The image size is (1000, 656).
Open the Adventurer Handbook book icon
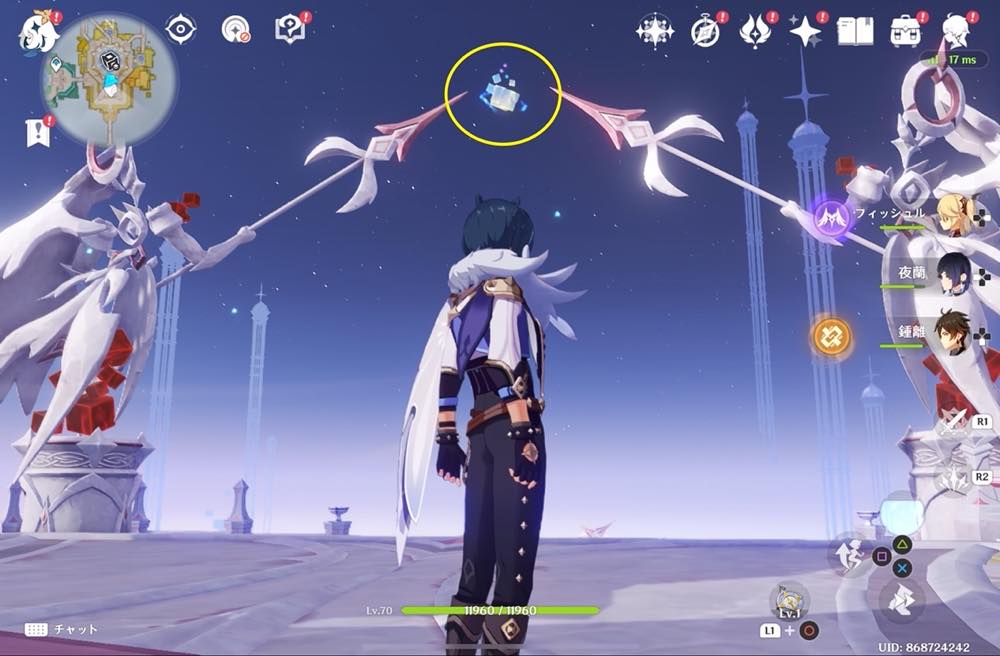[855, 31]
